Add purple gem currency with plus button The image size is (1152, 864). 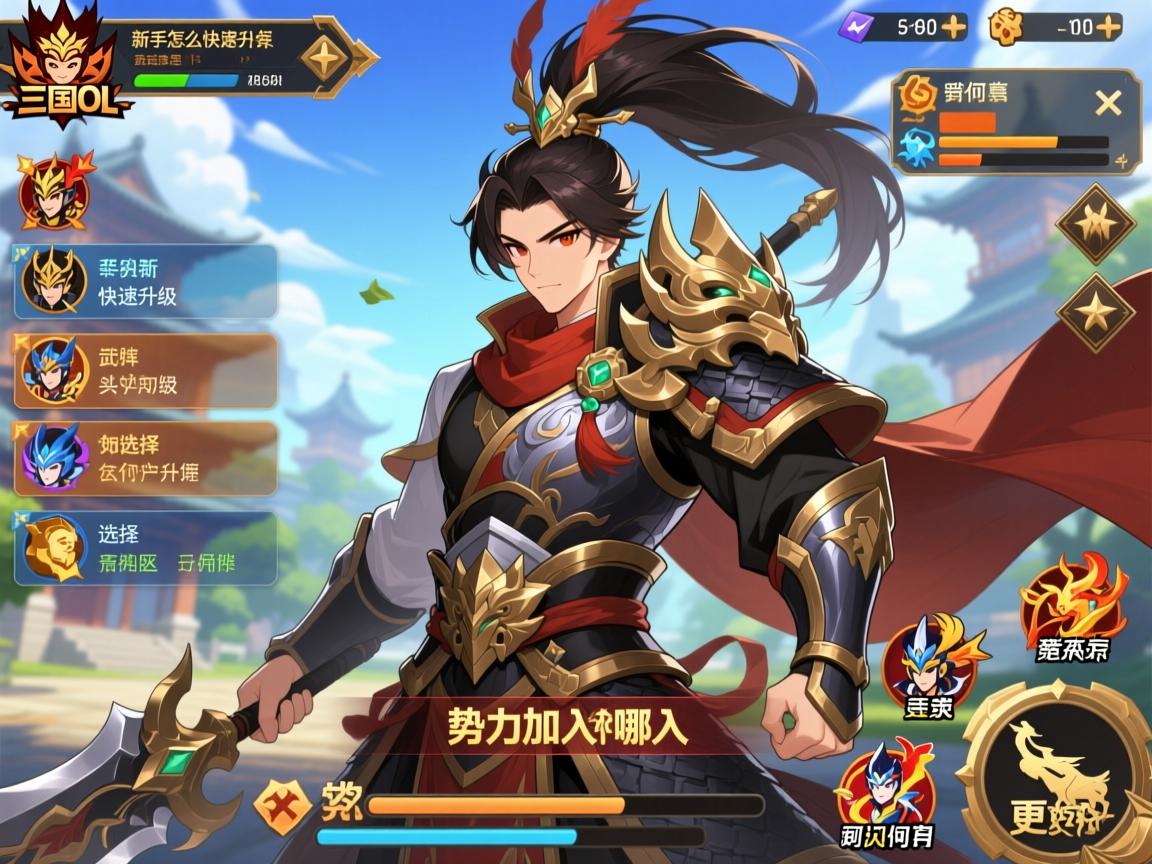pyautogui.click(x=954, y=27)
